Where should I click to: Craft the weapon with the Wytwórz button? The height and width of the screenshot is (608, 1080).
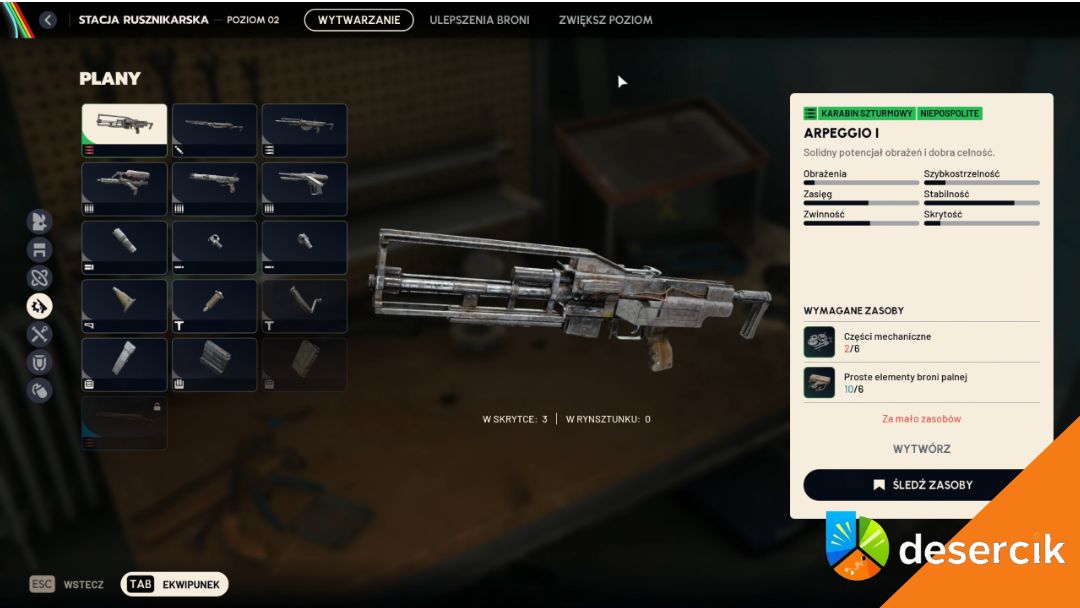tap(921, 449)
